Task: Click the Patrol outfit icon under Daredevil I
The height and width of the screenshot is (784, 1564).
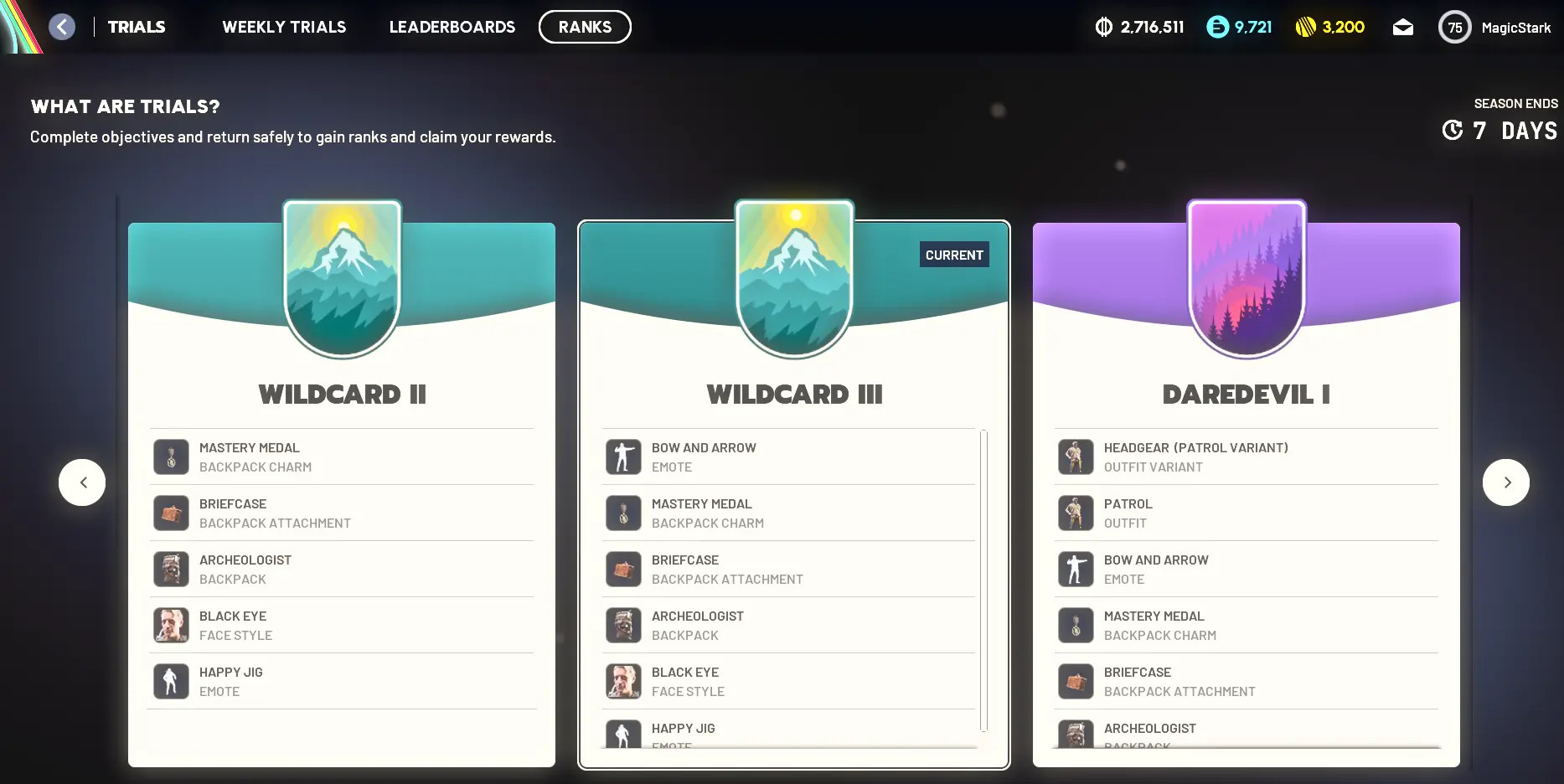Action: coord(1076,513)
